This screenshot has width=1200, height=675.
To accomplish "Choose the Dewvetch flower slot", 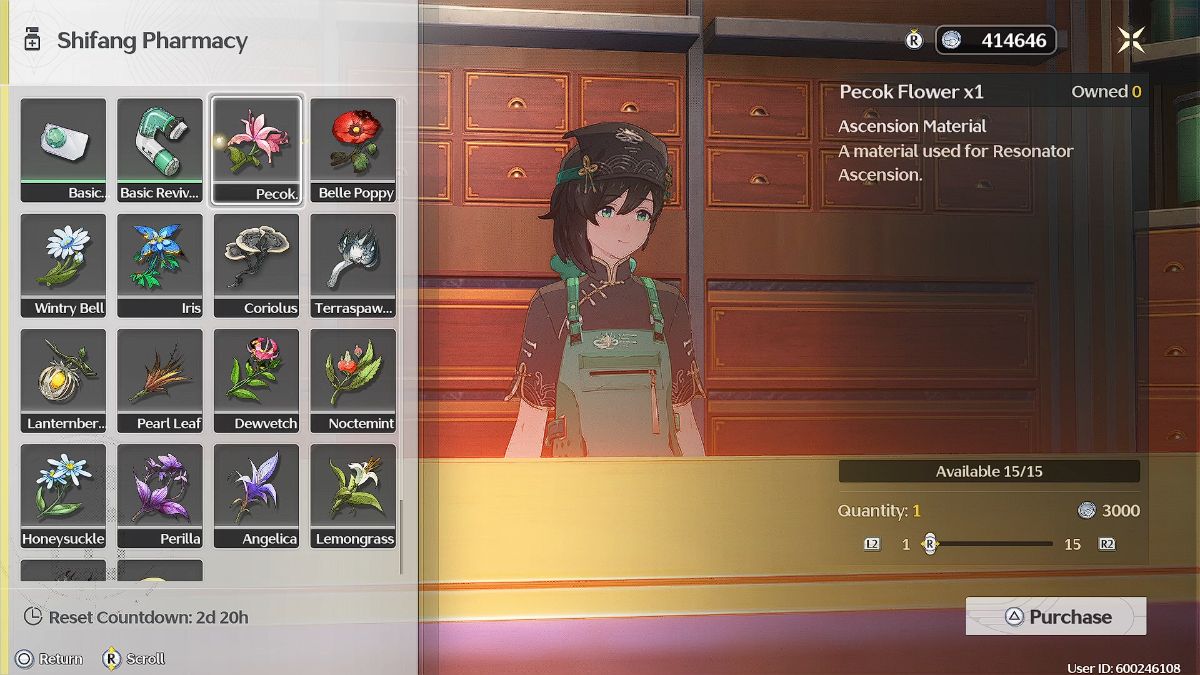I will click(257, 380).
